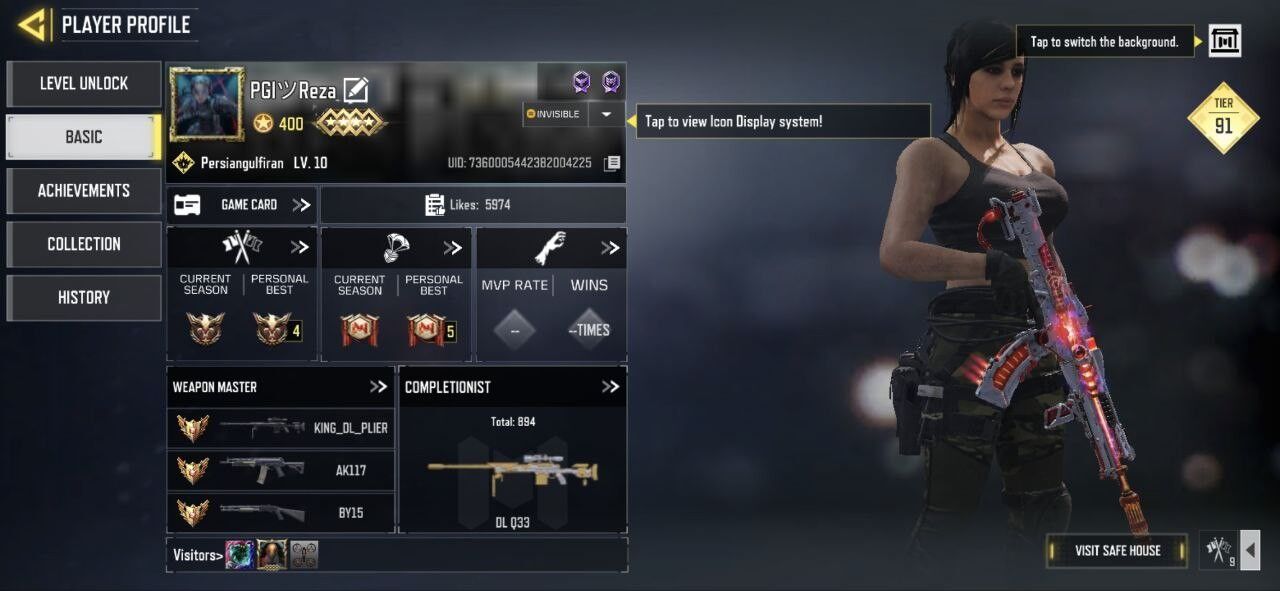Copy the player UID
The image size is (1280, 591).
[x=612, y=163]
